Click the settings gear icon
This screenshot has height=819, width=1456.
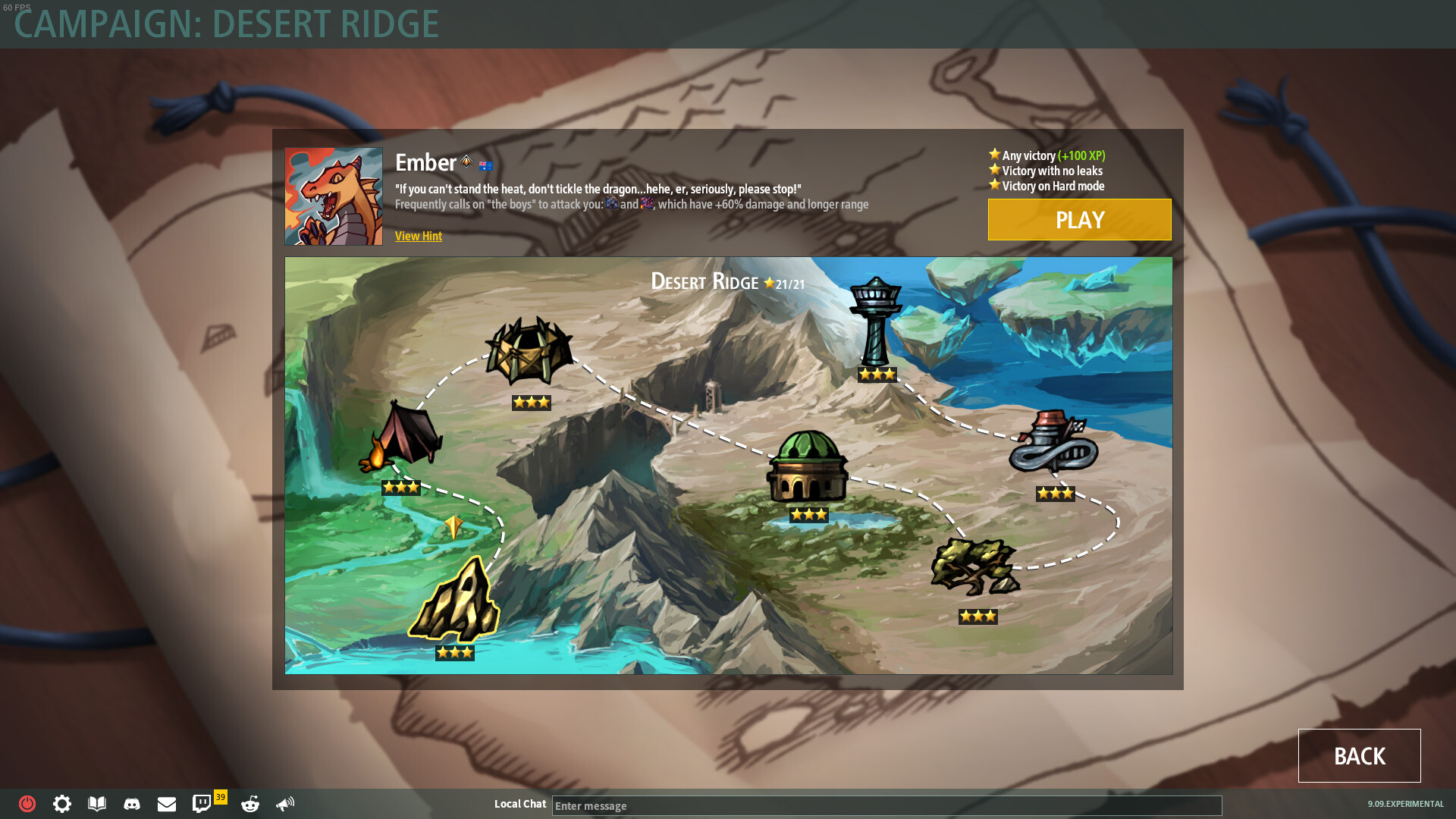61,804
